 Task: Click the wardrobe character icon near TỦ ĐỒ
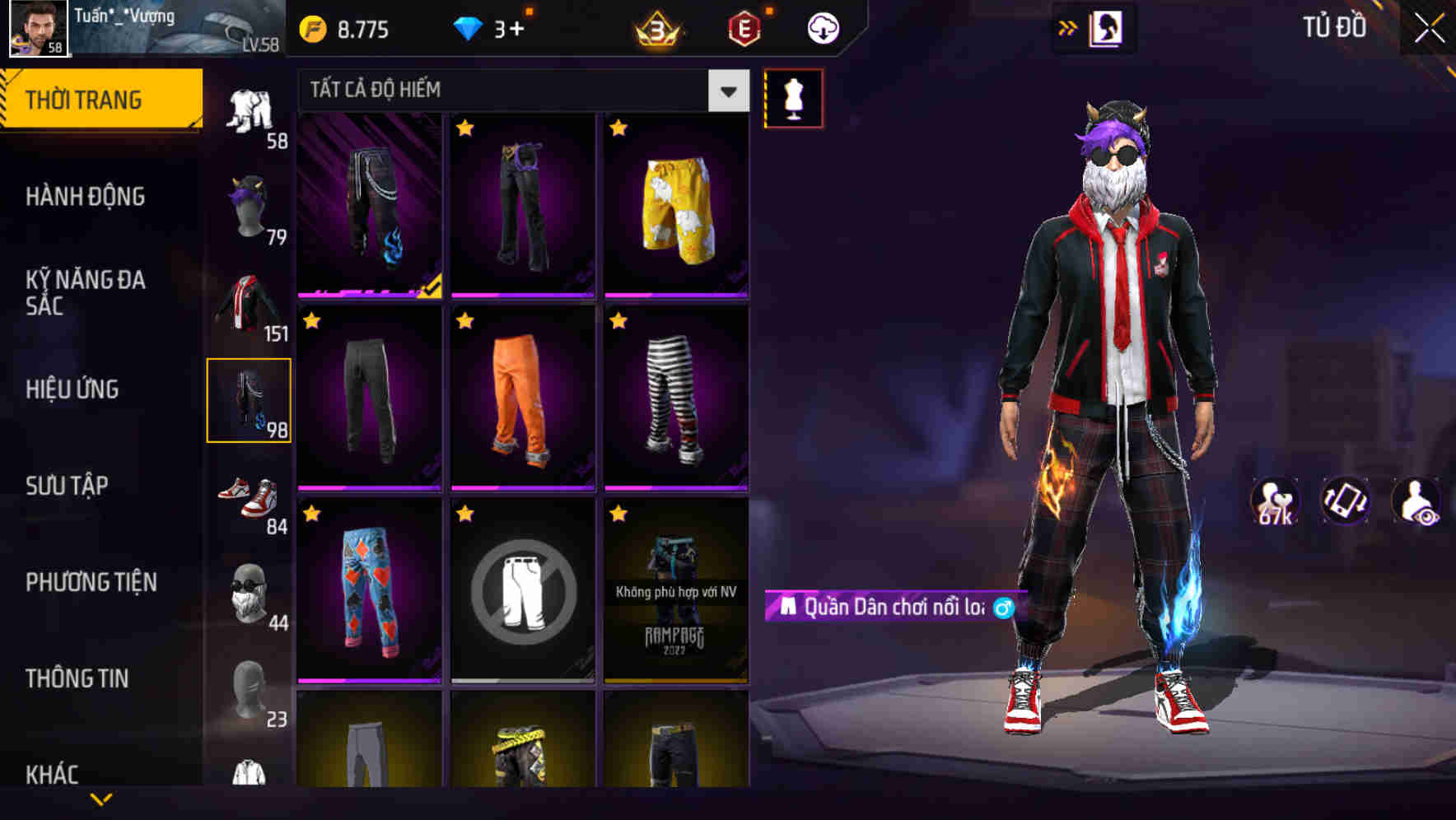(x=1107, y=27)
